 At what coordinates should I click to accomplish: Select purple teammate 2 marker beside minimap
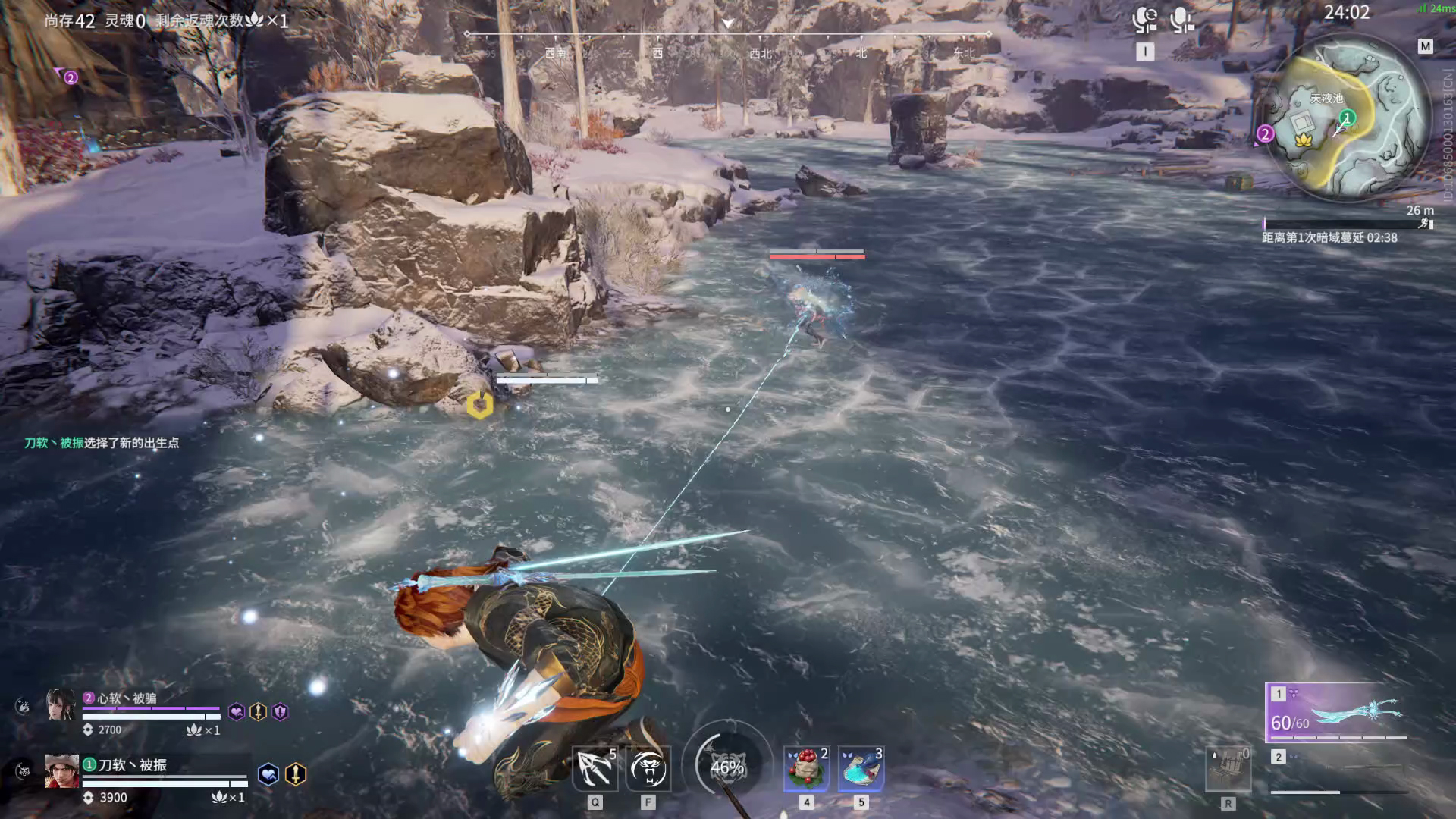(1264, 134)
